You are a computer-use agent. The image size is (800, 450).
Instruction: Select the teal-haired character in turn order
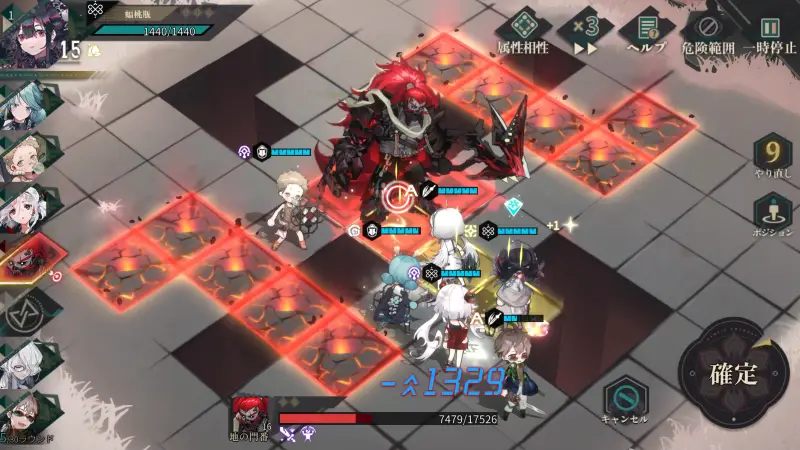[x=24, y=104]
